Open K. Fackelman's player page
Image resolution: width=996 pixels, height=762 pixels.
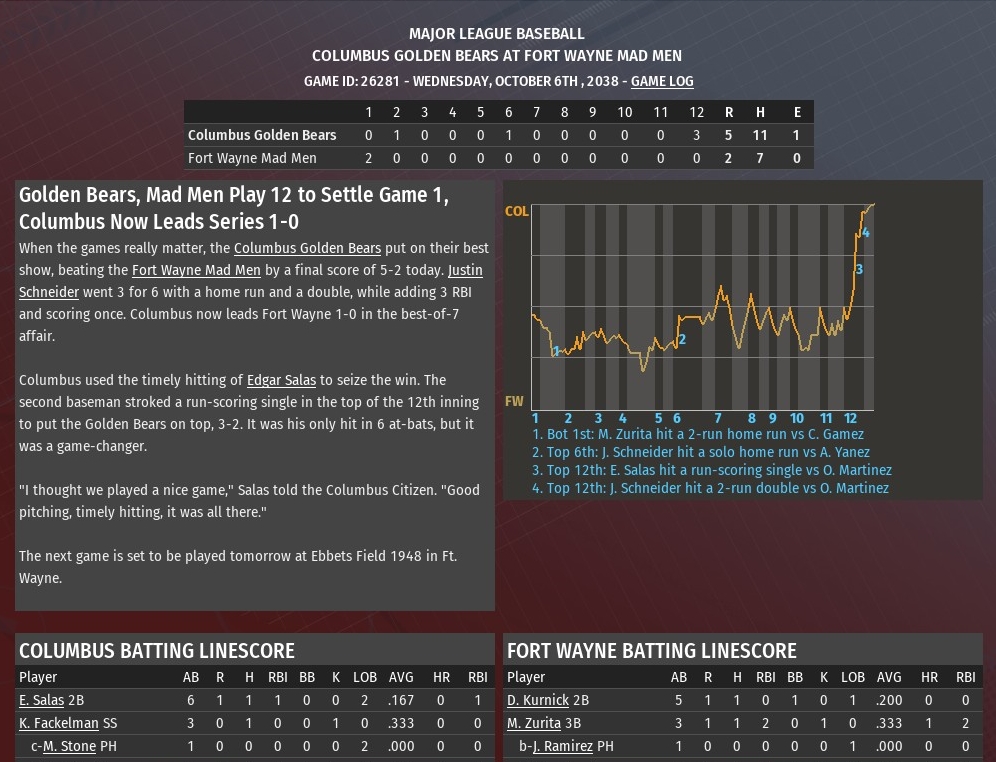59,723
